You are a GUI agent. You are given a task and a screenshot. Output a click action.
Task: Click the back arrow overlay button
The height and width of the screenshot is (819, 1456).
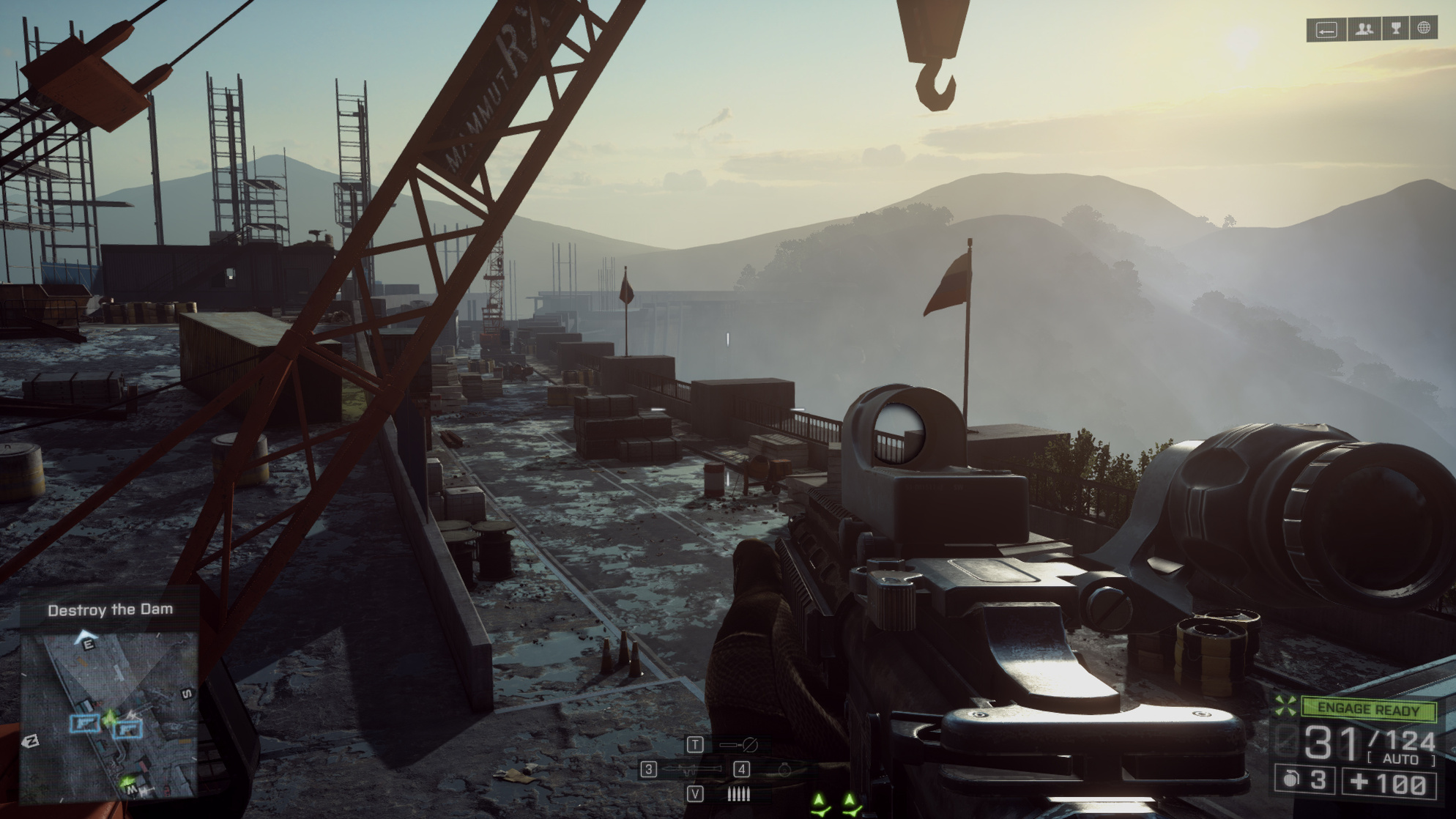[1326, 30]
